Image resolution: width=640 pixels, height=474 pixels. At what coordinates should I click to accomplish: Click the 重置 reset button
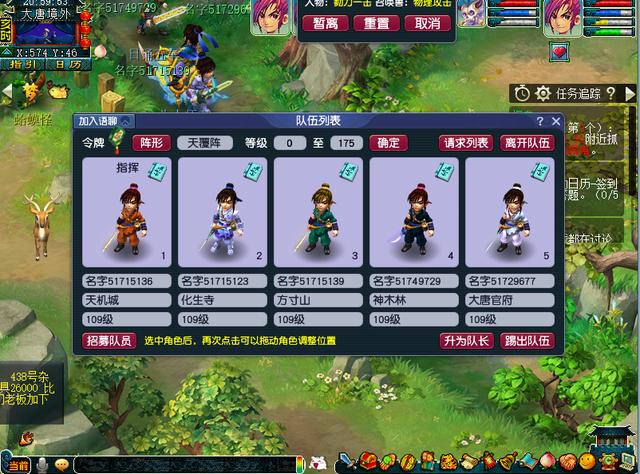click(376, 23)
